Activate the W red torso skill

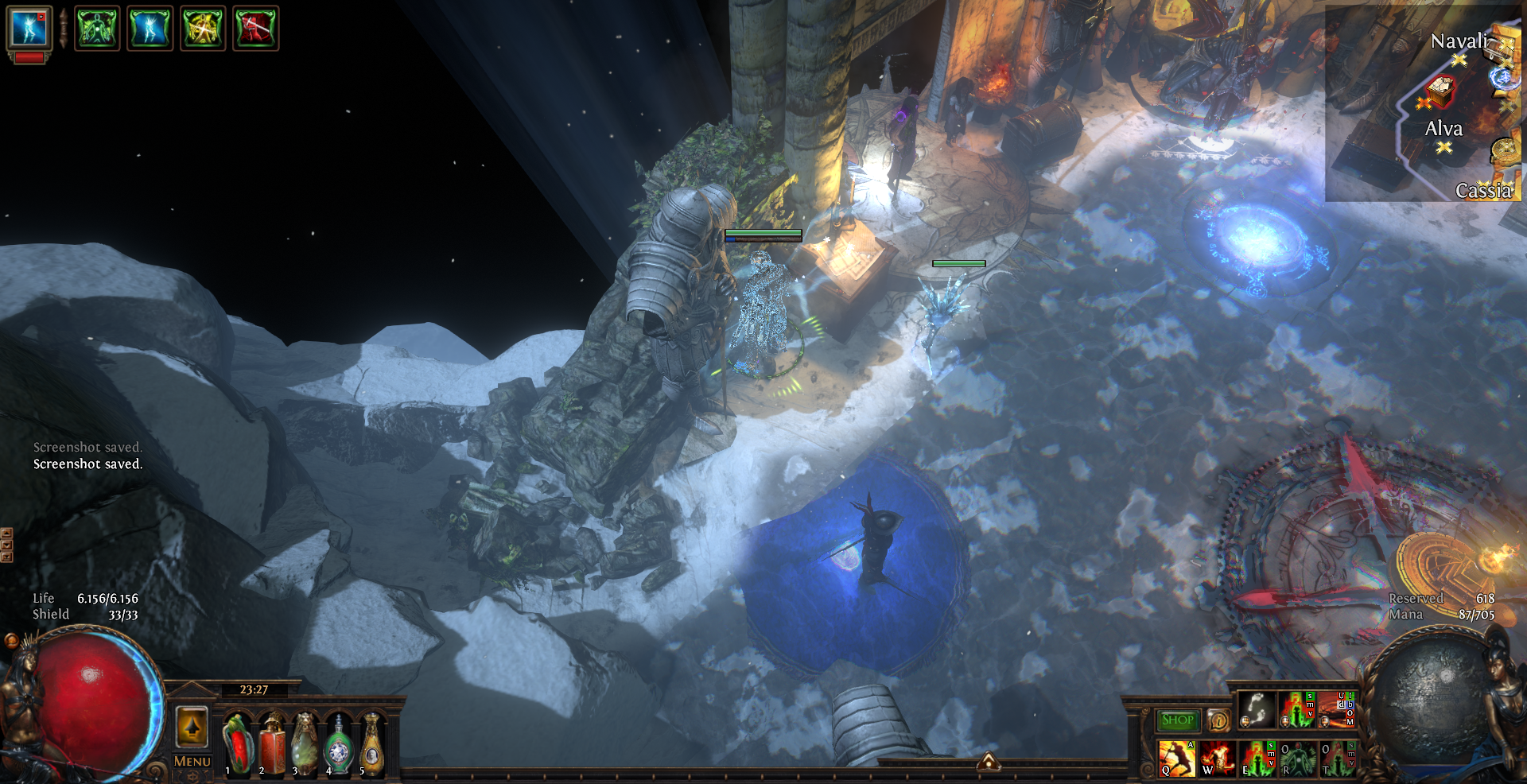pos(1217,758)
